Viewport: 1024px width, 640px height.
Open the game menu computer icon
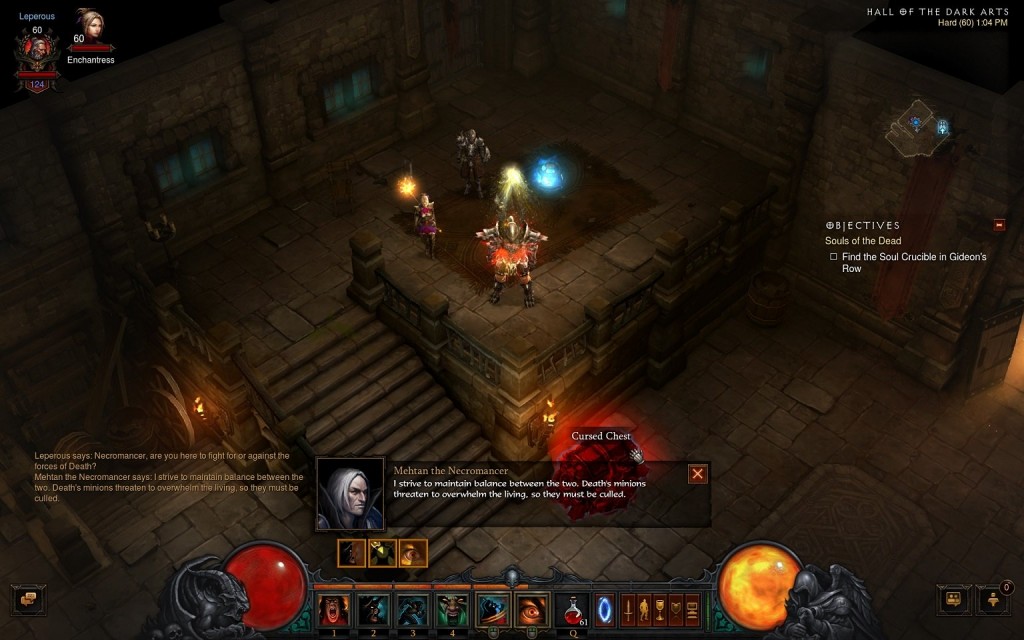[x=692, y=608]
